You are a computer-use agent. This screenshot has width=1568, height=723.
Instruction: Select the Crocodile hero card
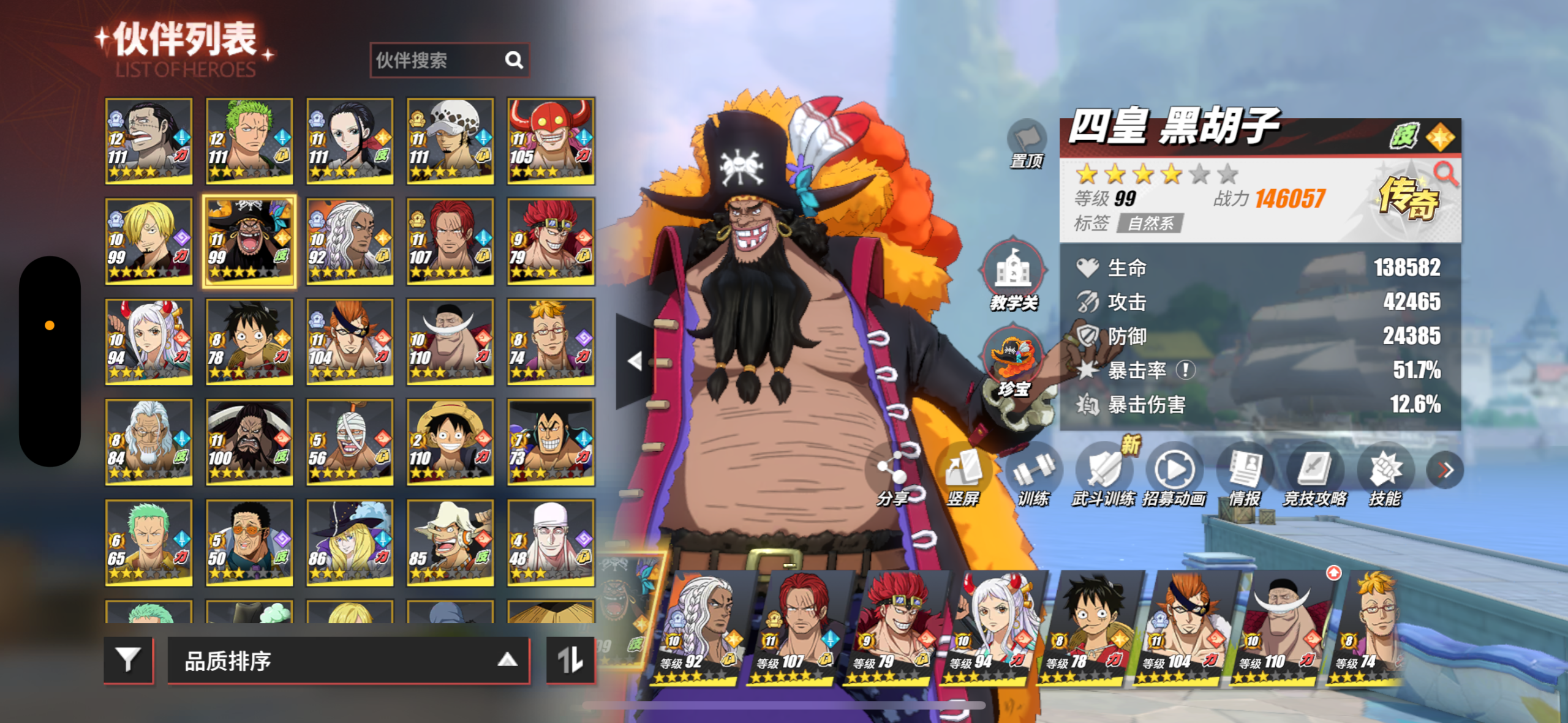[148, 141]
